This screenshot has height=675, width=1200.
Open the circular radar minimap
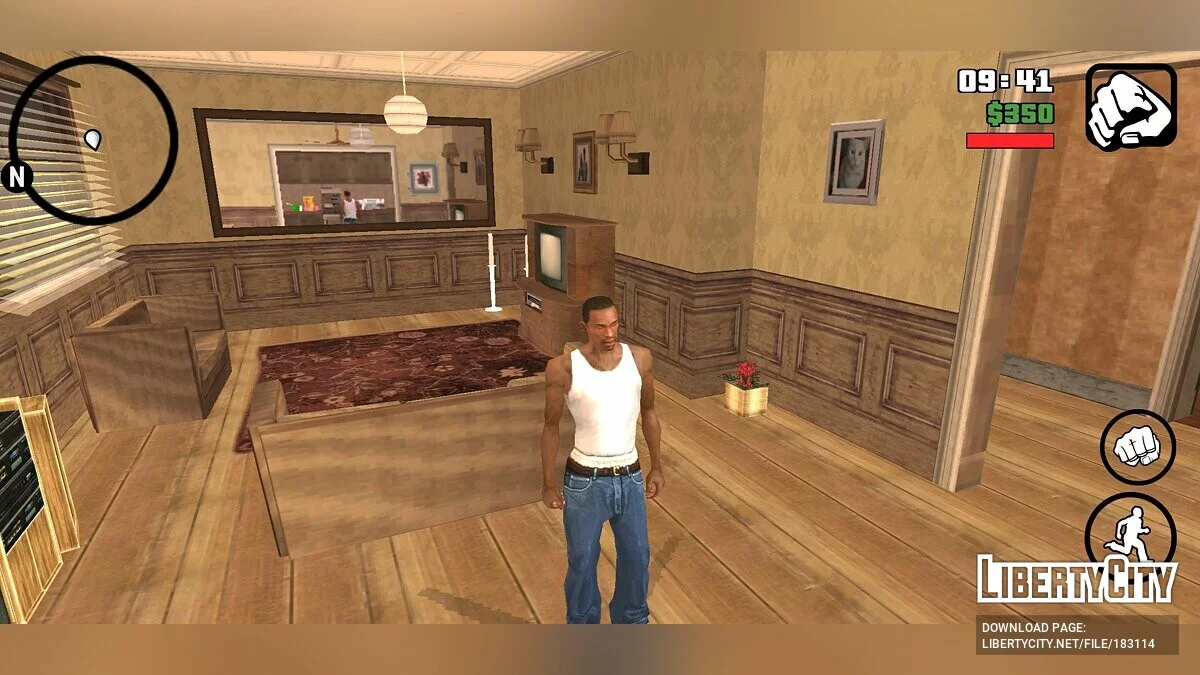pyautogui.click(x=93, y=140)
